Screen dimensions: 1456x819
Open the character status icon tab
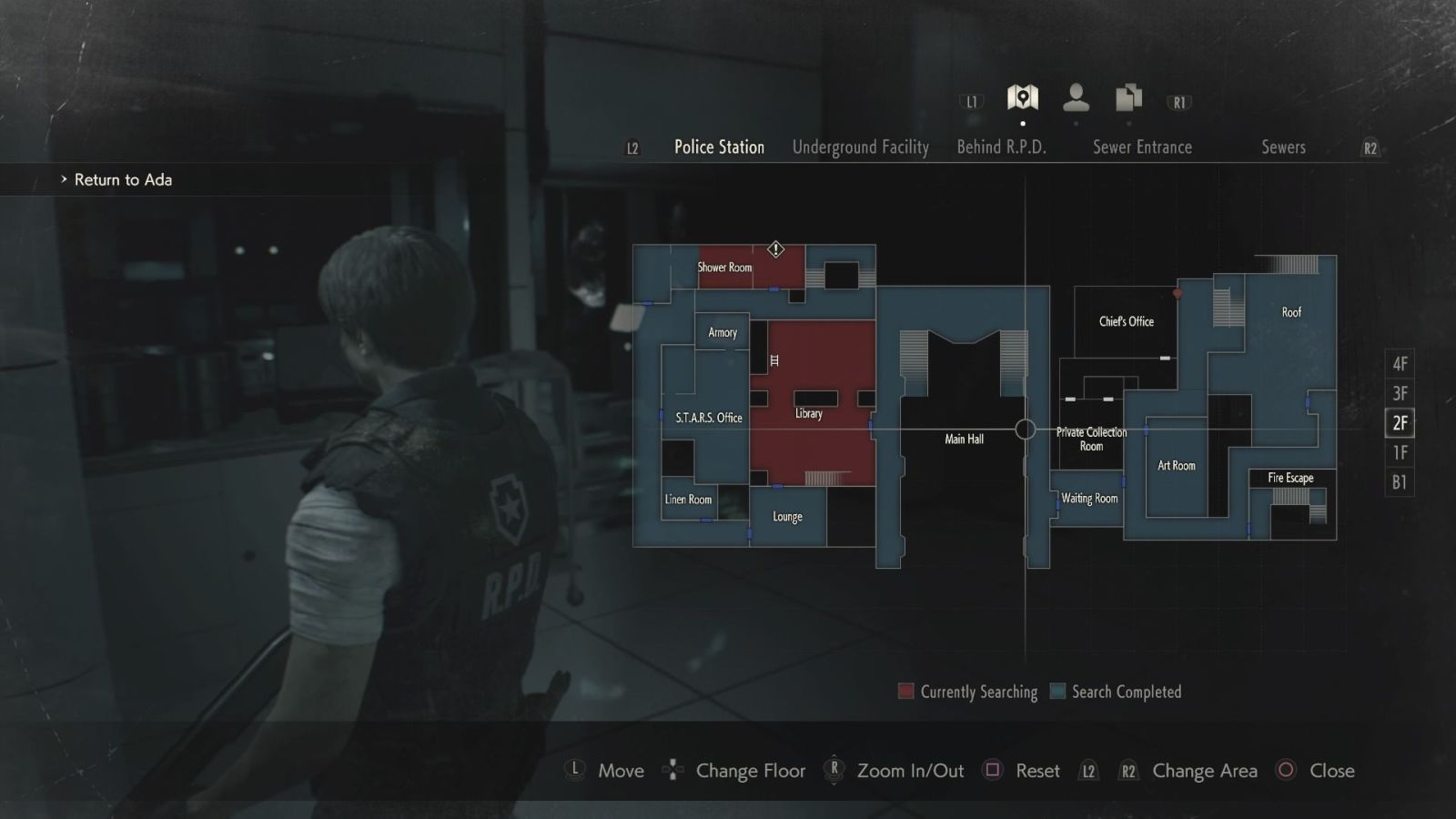[1077, 97]
